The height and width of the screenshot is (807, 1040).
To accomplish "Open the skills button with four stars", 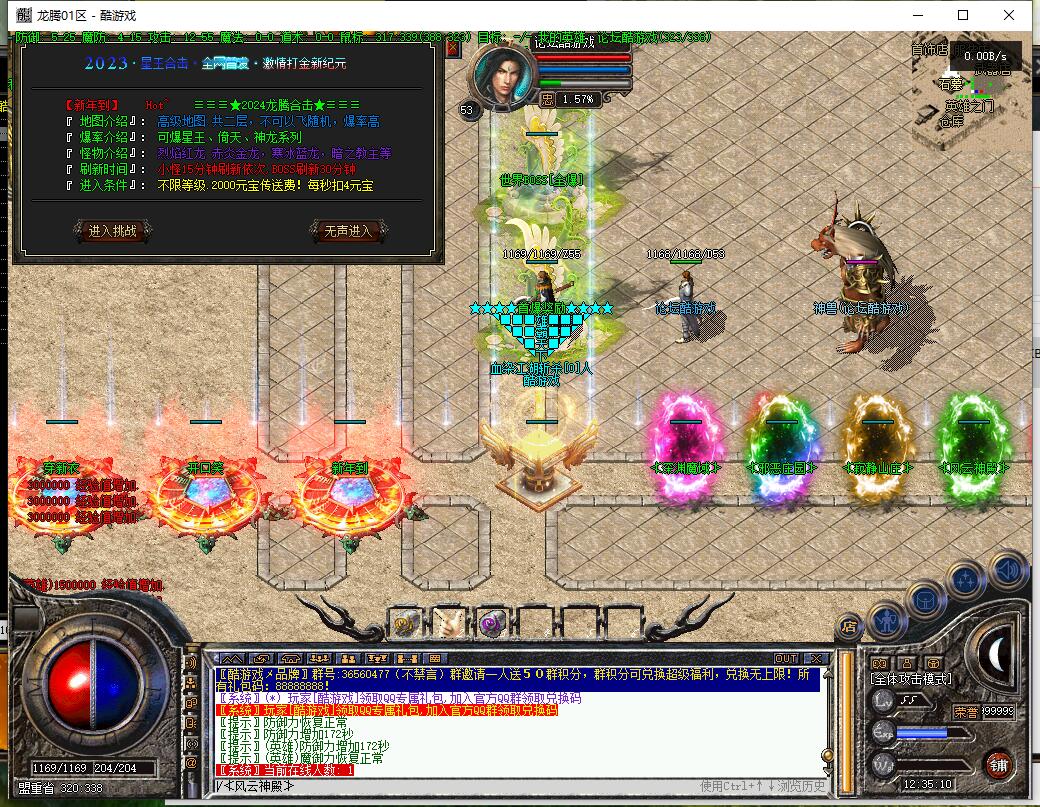I will click(x=966, y=580).
